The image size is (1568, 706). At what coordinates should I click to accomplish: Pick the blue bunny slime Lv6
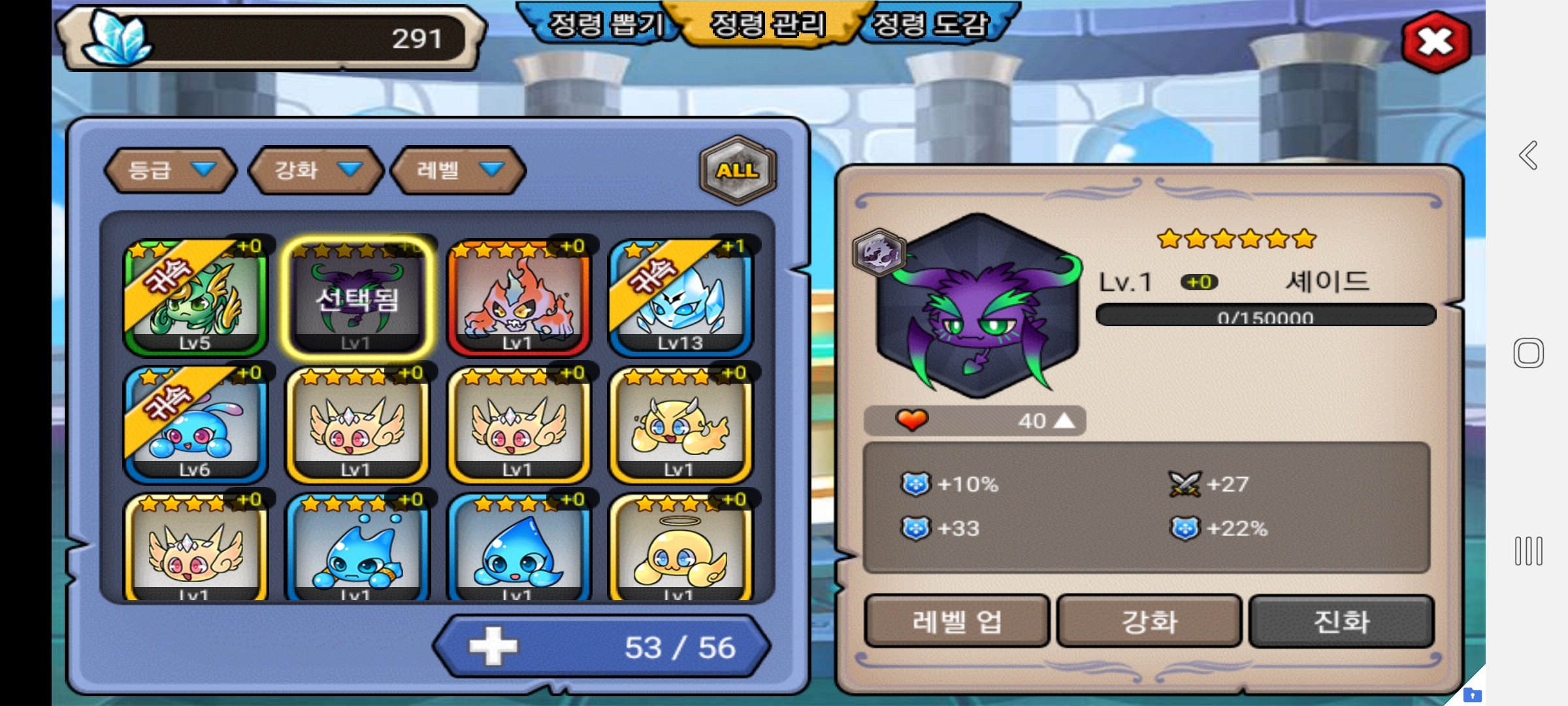pyautogui.click(x=195, y=425)
